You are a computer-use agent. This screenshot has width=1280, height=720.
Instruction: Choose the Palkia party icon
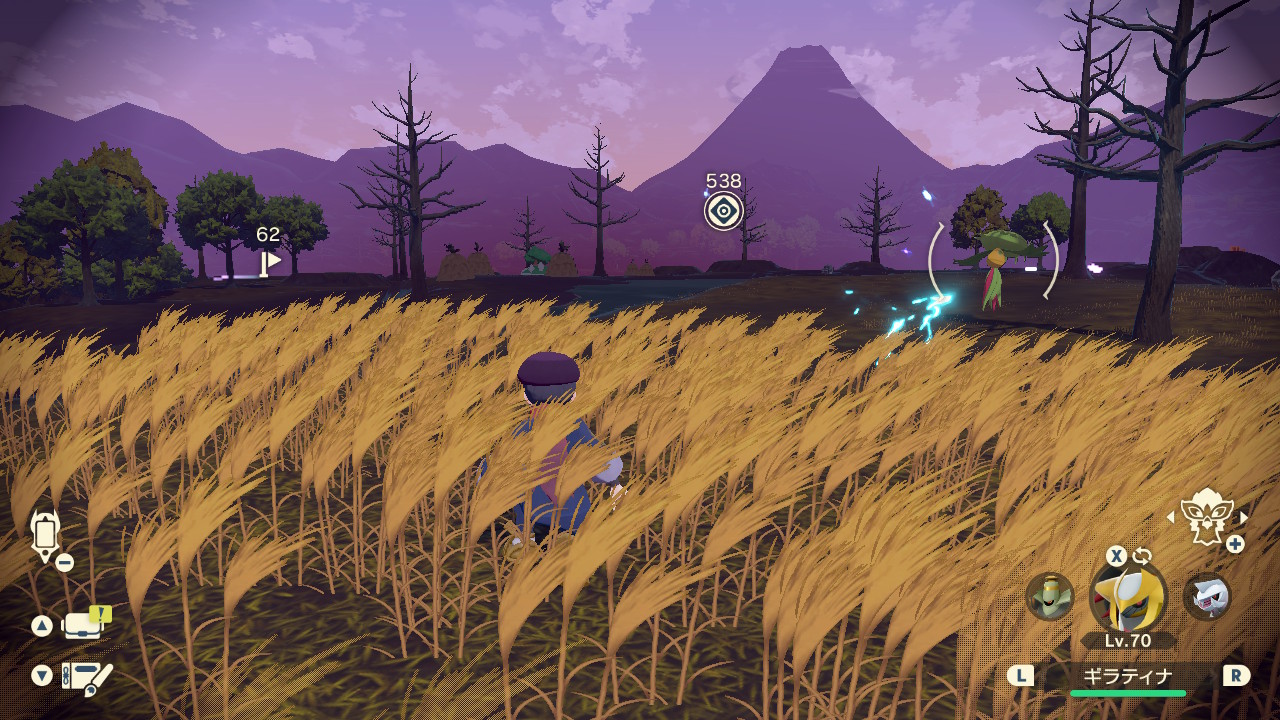1206,596
